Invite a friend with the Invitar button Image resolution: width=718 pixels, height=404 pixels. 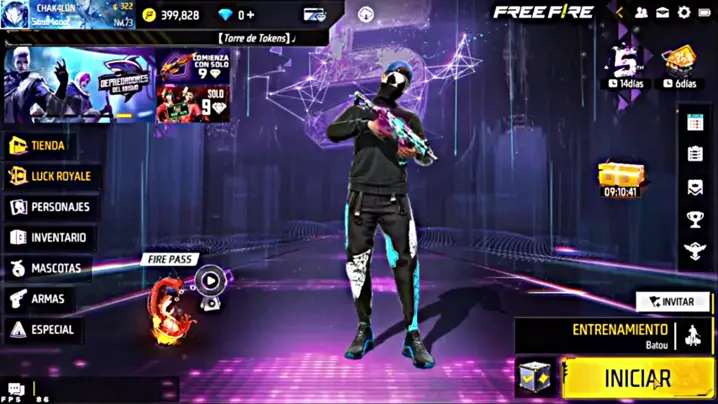672,301
